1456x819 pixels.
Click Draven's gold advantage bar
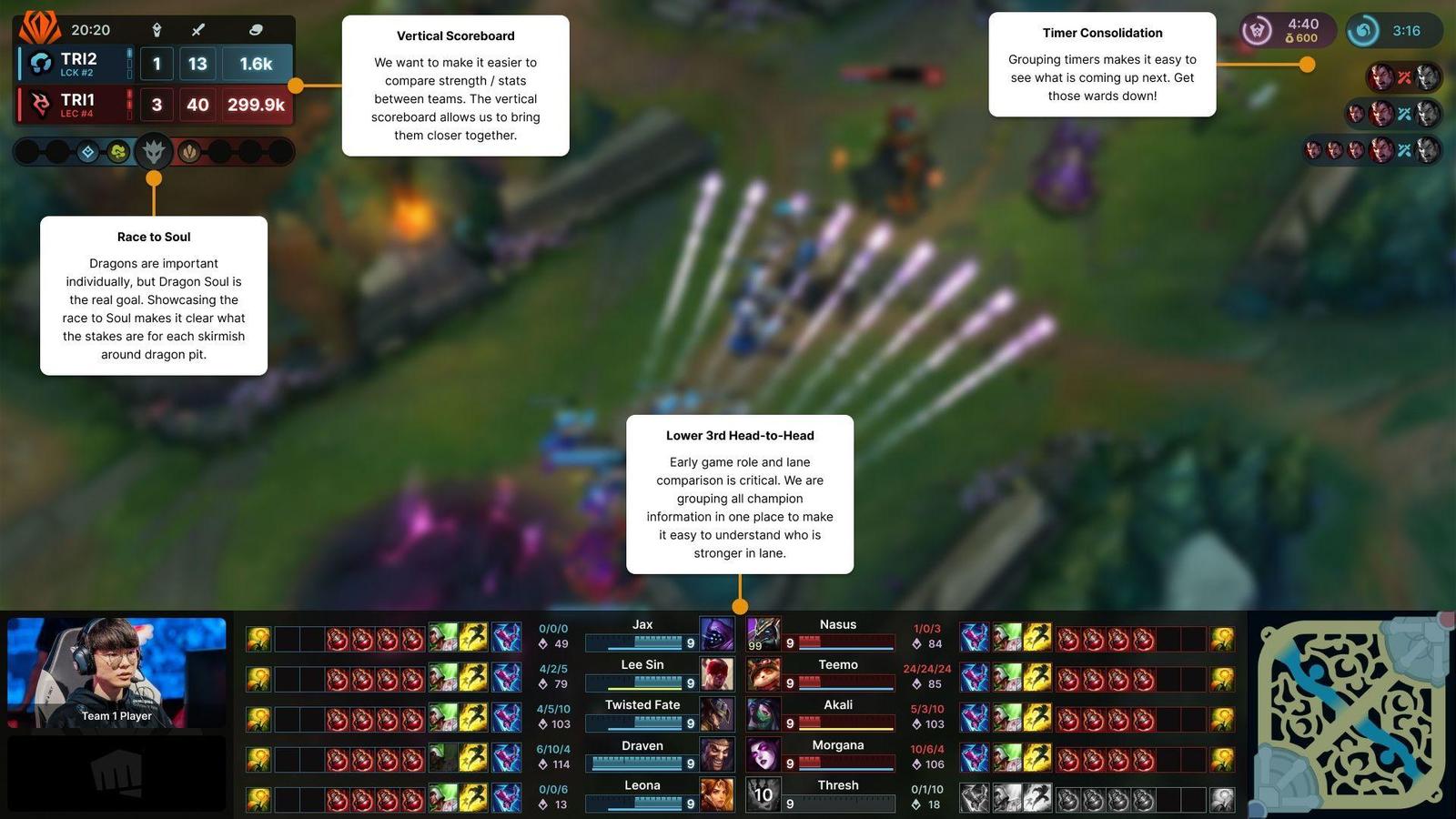pyautogui.click(x=637, y=764)
